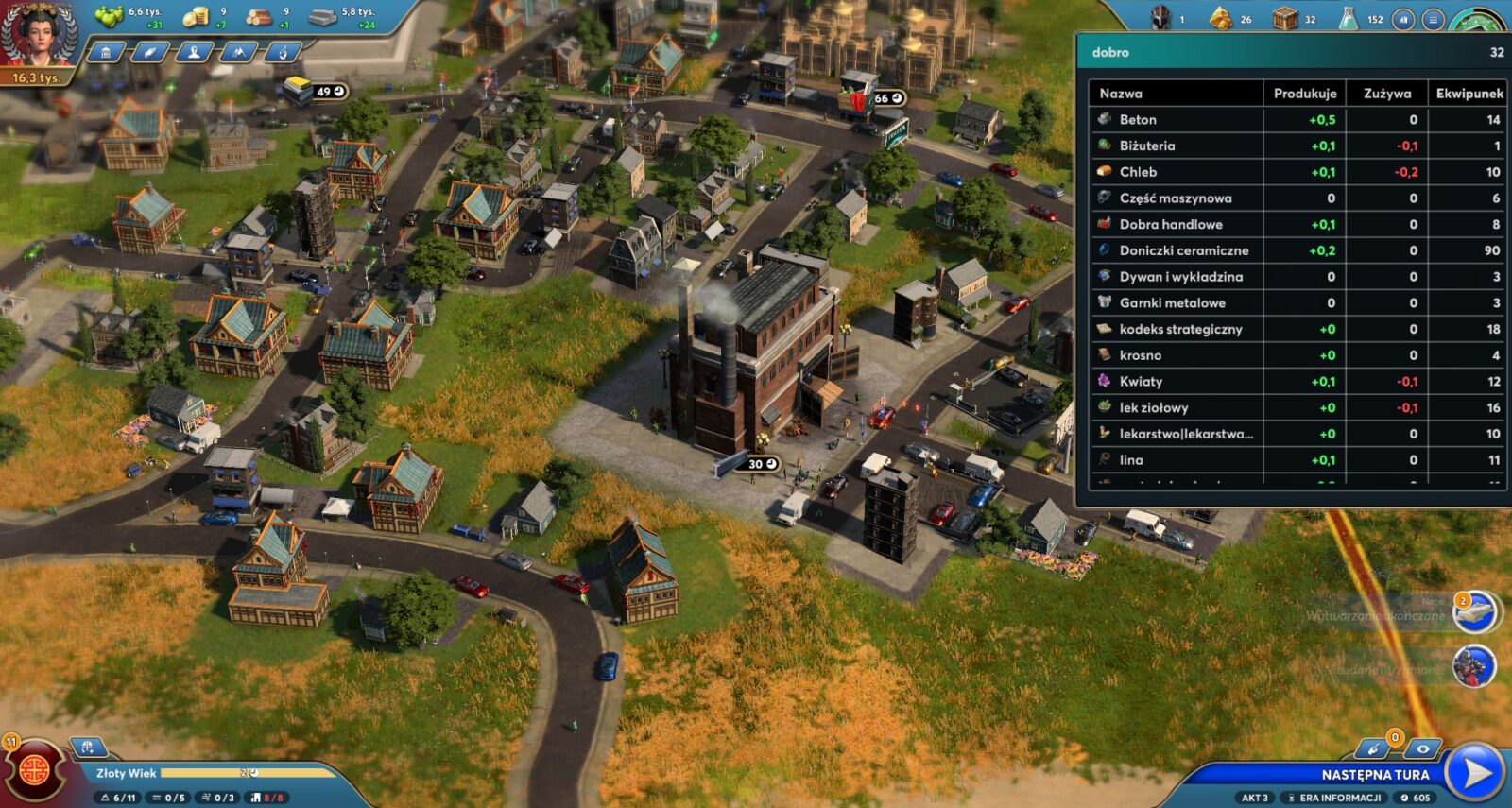Open the feather quill menu button
This screenshot has width=1512, height=808.
point(150,53)
